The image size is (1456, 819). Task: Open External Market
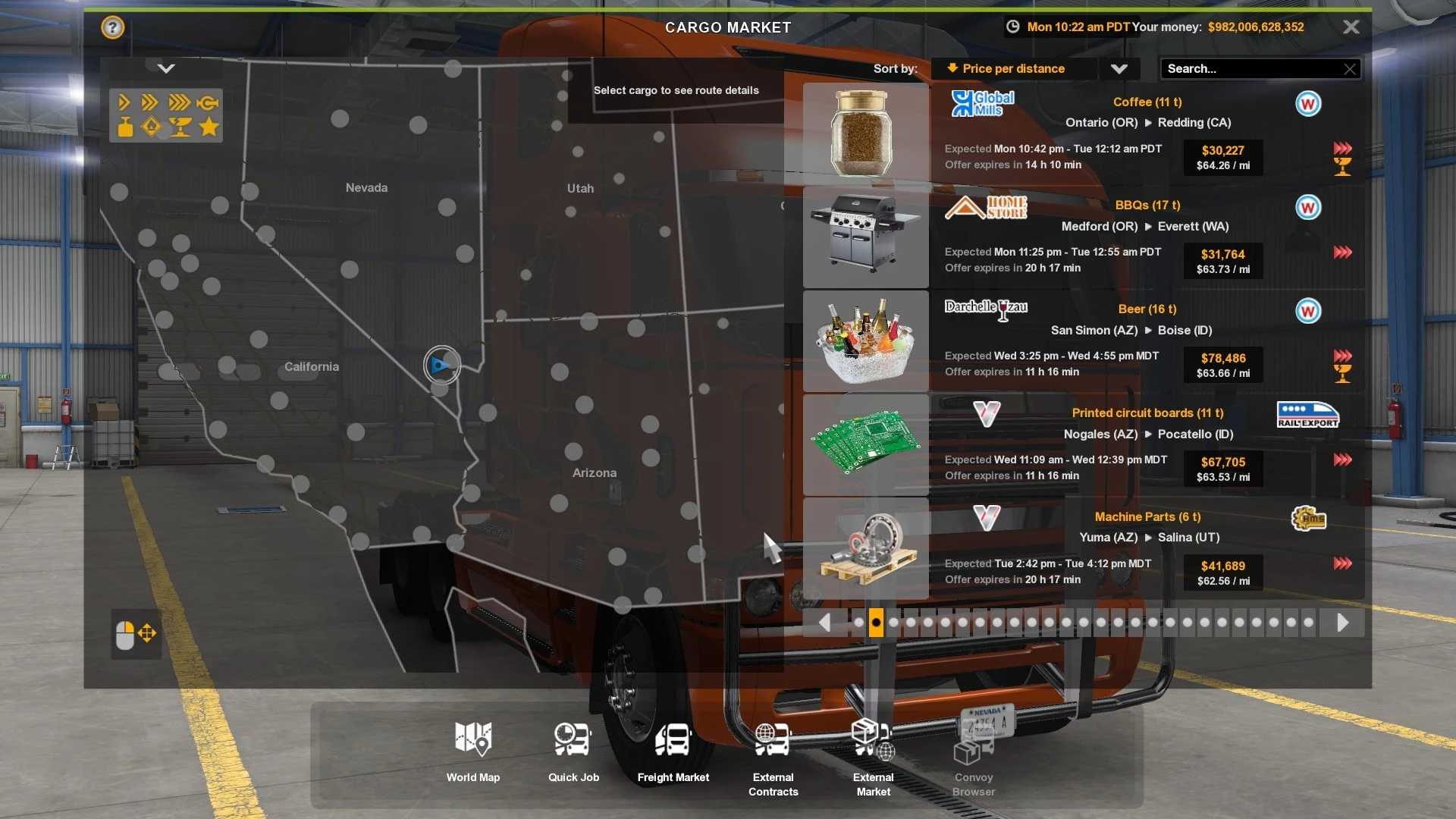(873, 757)
